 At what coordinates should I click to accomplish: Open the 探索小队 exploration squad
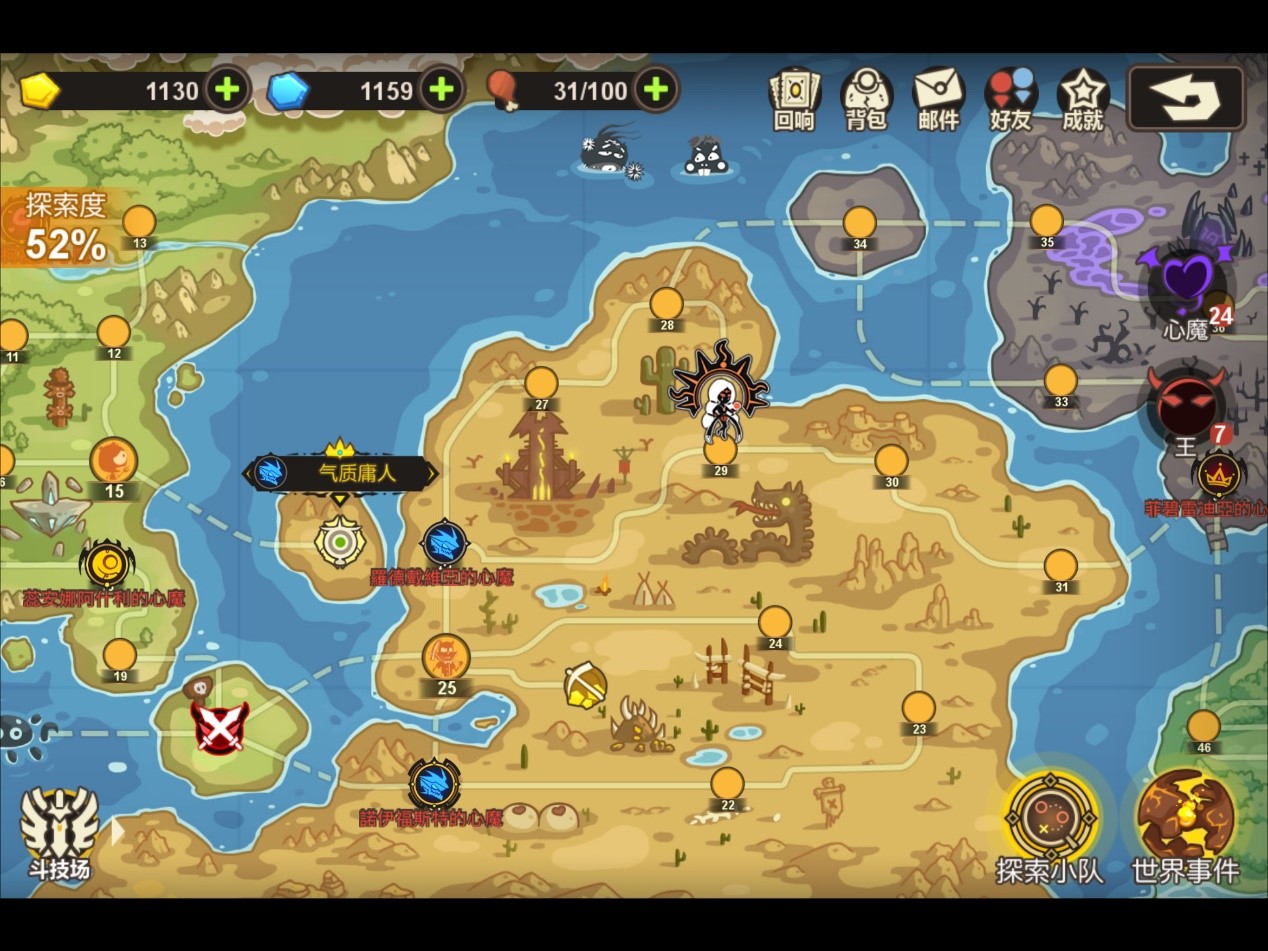pyautogui.click(x=1050, y=825)
